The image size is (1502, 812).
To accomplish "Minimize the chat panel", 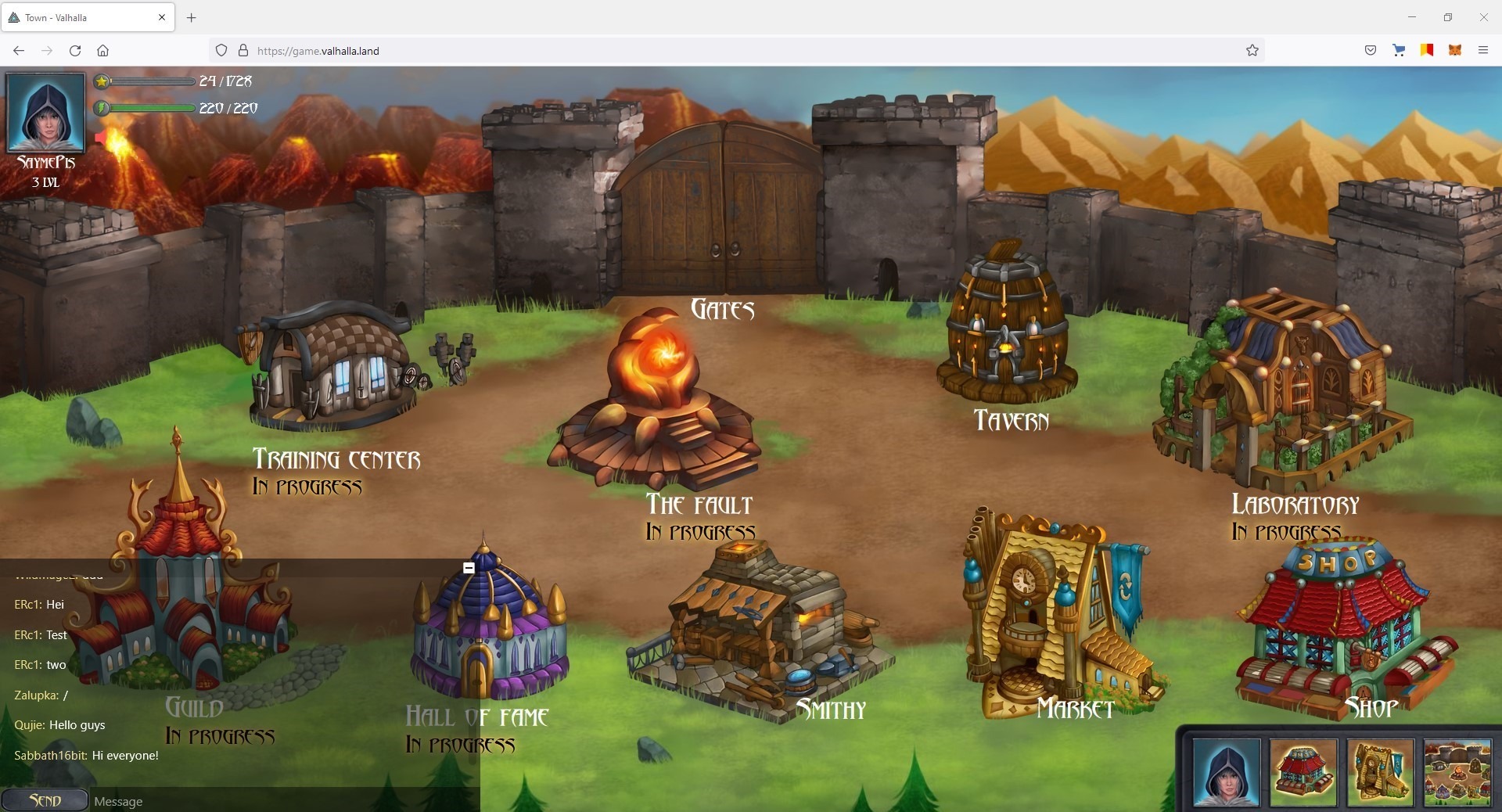I will (x=469, y=568).
